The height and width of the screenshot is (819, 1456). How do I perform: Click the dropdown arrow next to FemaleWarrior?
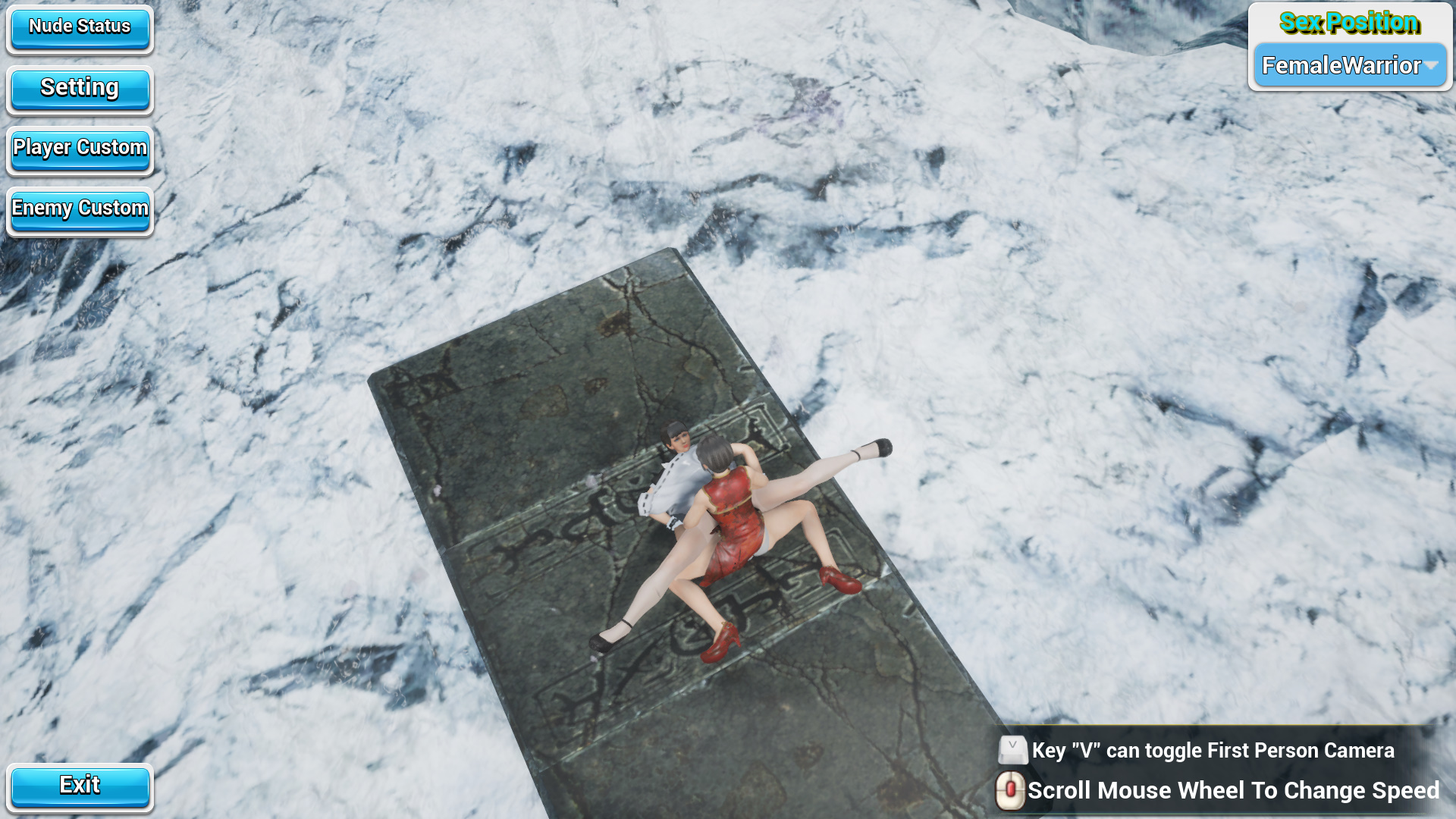(x=1432, y=65)
